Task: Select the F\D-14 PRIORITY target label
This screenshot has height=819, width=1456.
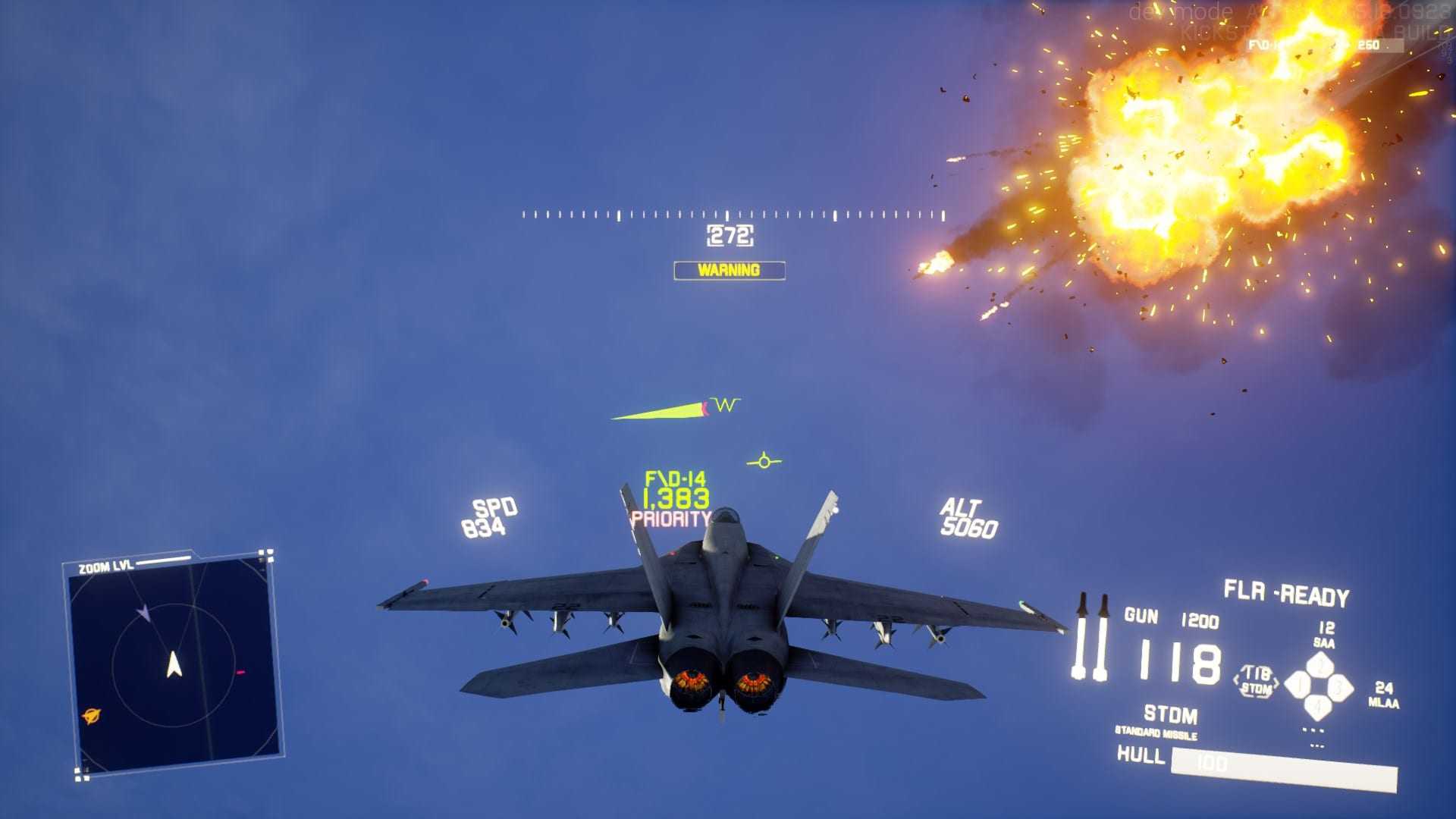Action: click(673, 500)
